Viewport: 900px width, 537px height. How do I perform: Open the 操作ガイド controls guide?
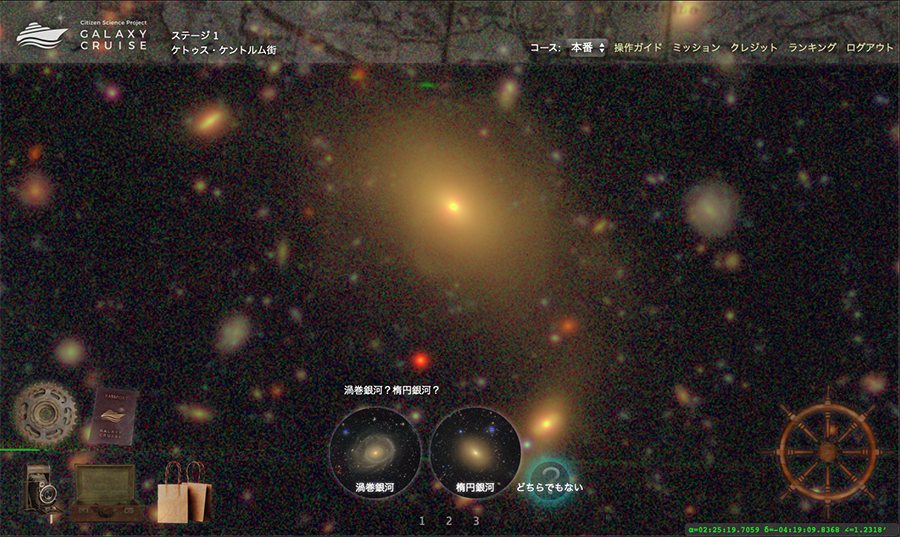coord(638,48)
